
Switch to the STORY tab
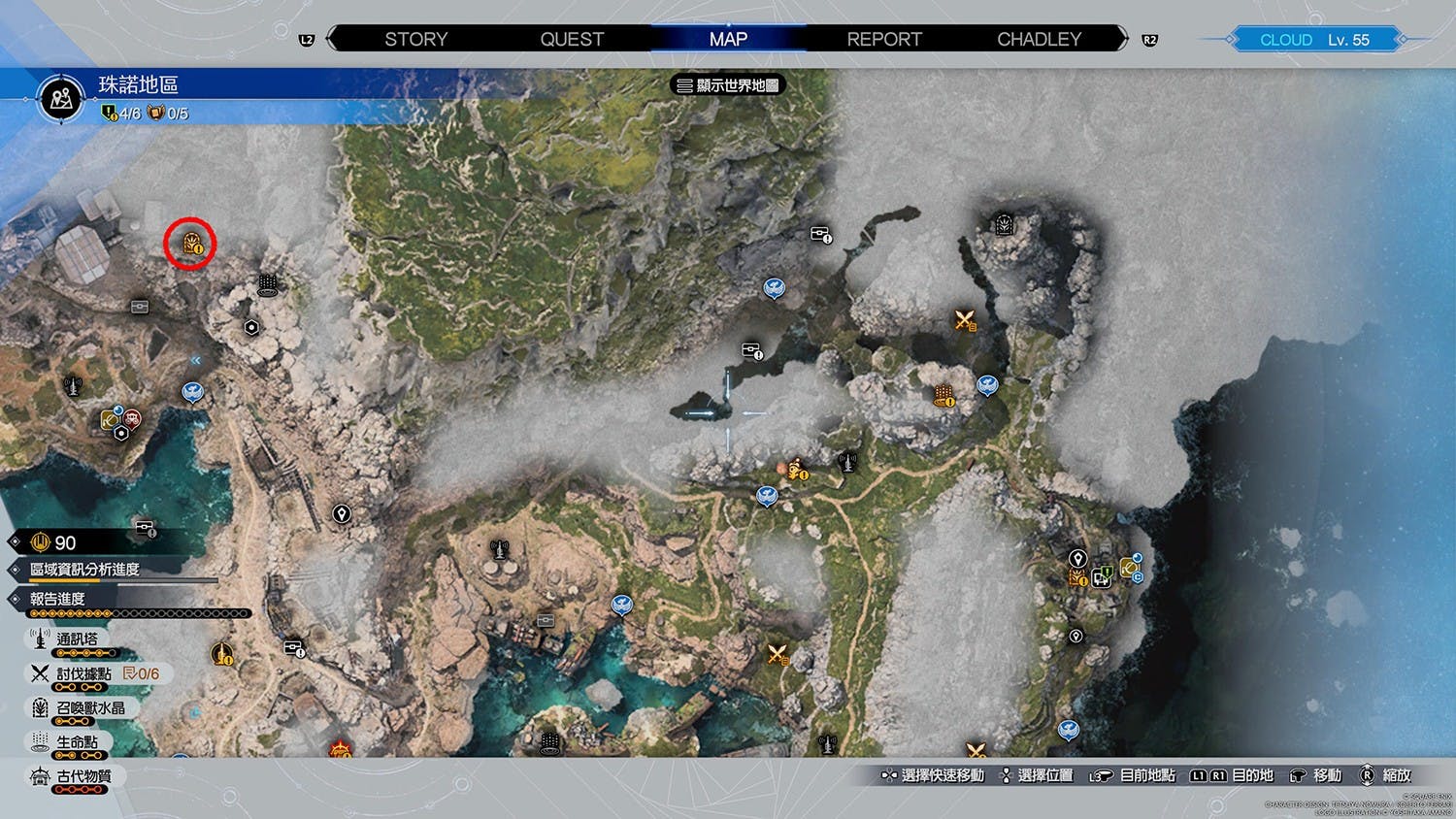coord(415,40)
